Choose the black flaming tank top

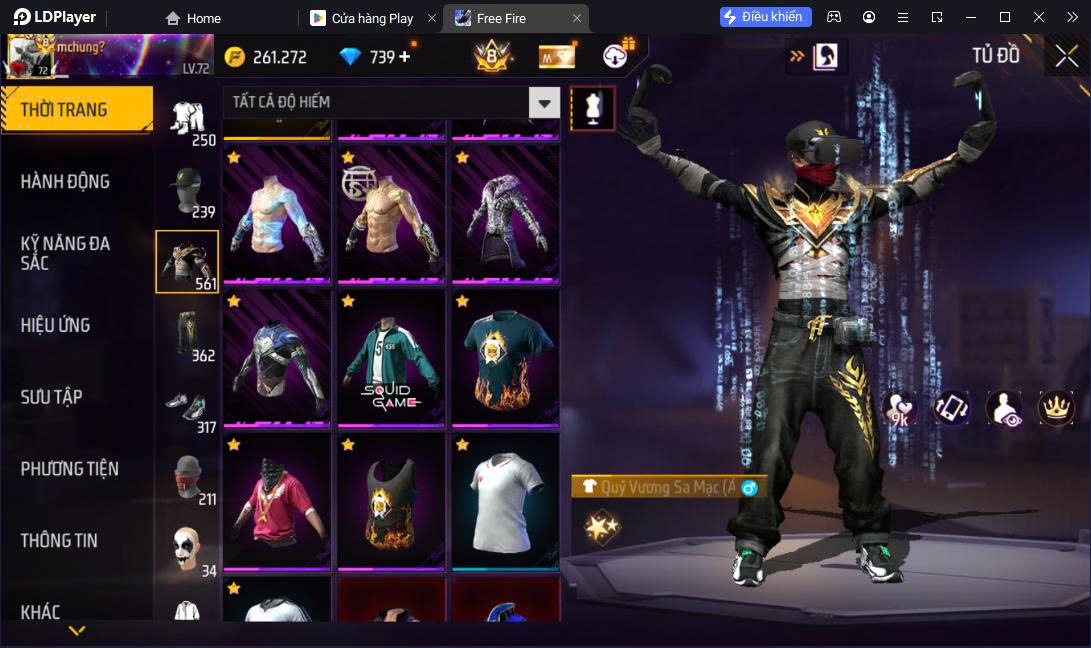(x=391, y=501)
